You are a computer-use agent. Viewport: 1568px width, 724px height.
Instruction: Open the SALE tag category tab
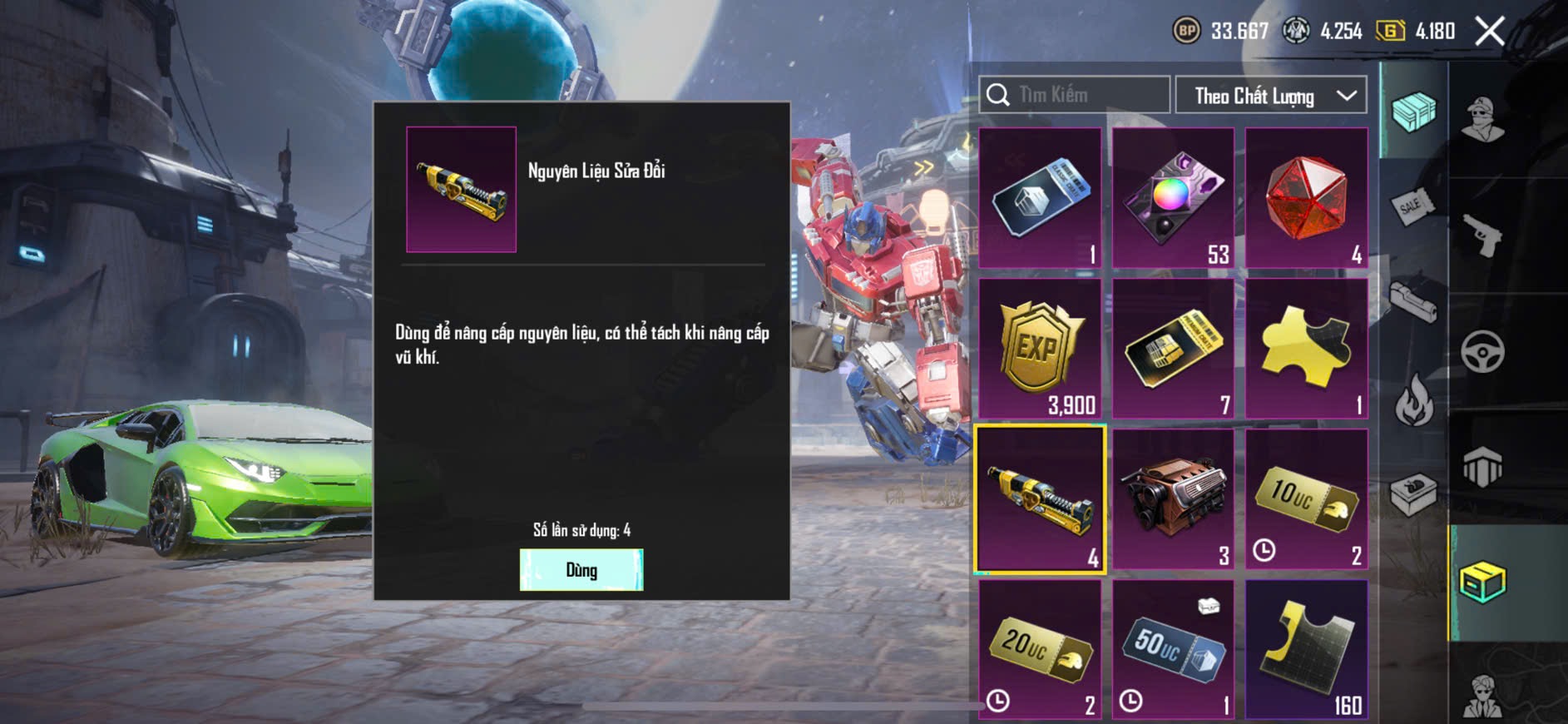click(1412, 206)
